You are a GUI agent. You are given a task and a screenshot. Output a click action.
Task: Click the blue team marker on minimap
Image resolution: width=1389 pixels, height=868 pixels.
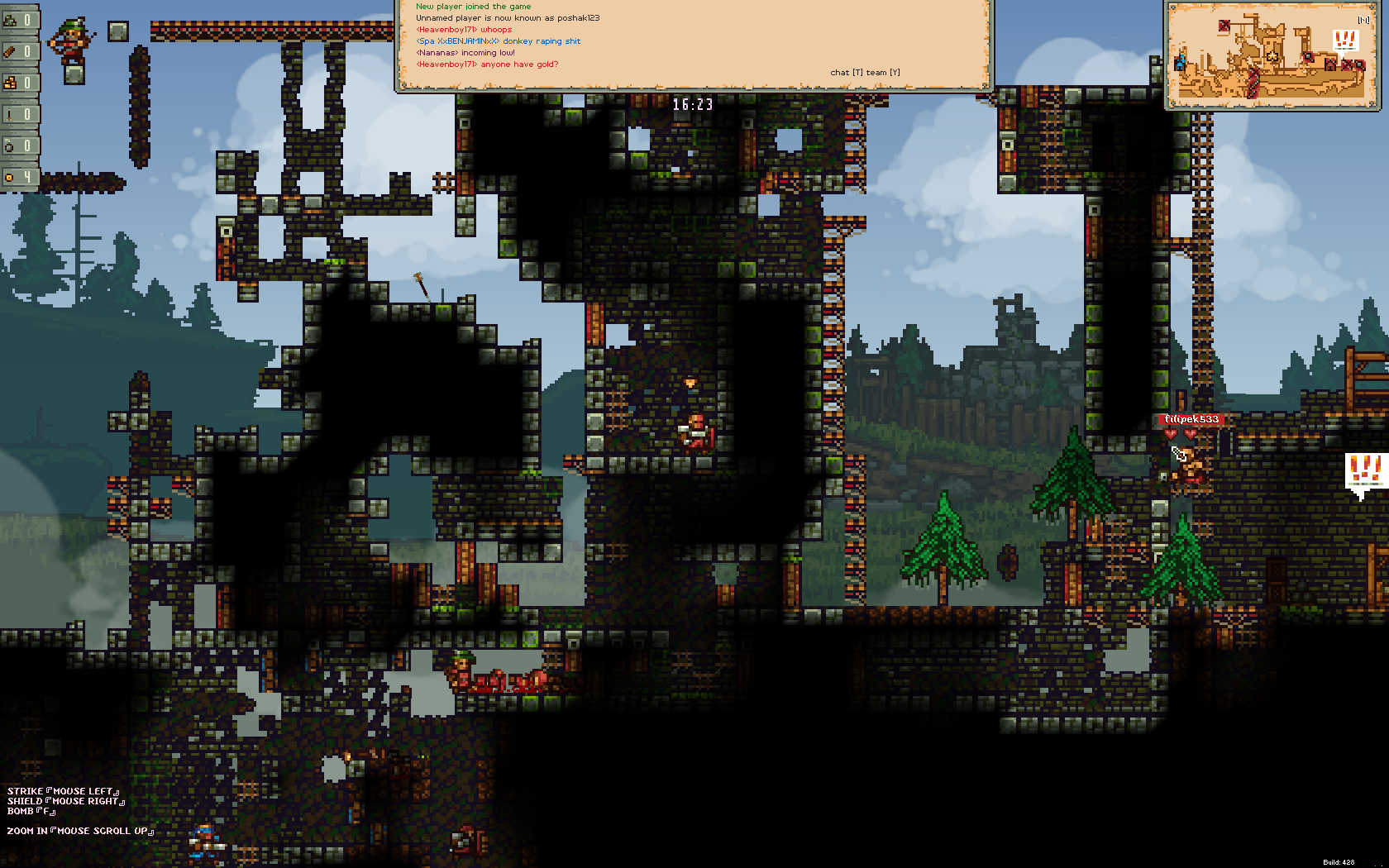(x=1180, y=62)
